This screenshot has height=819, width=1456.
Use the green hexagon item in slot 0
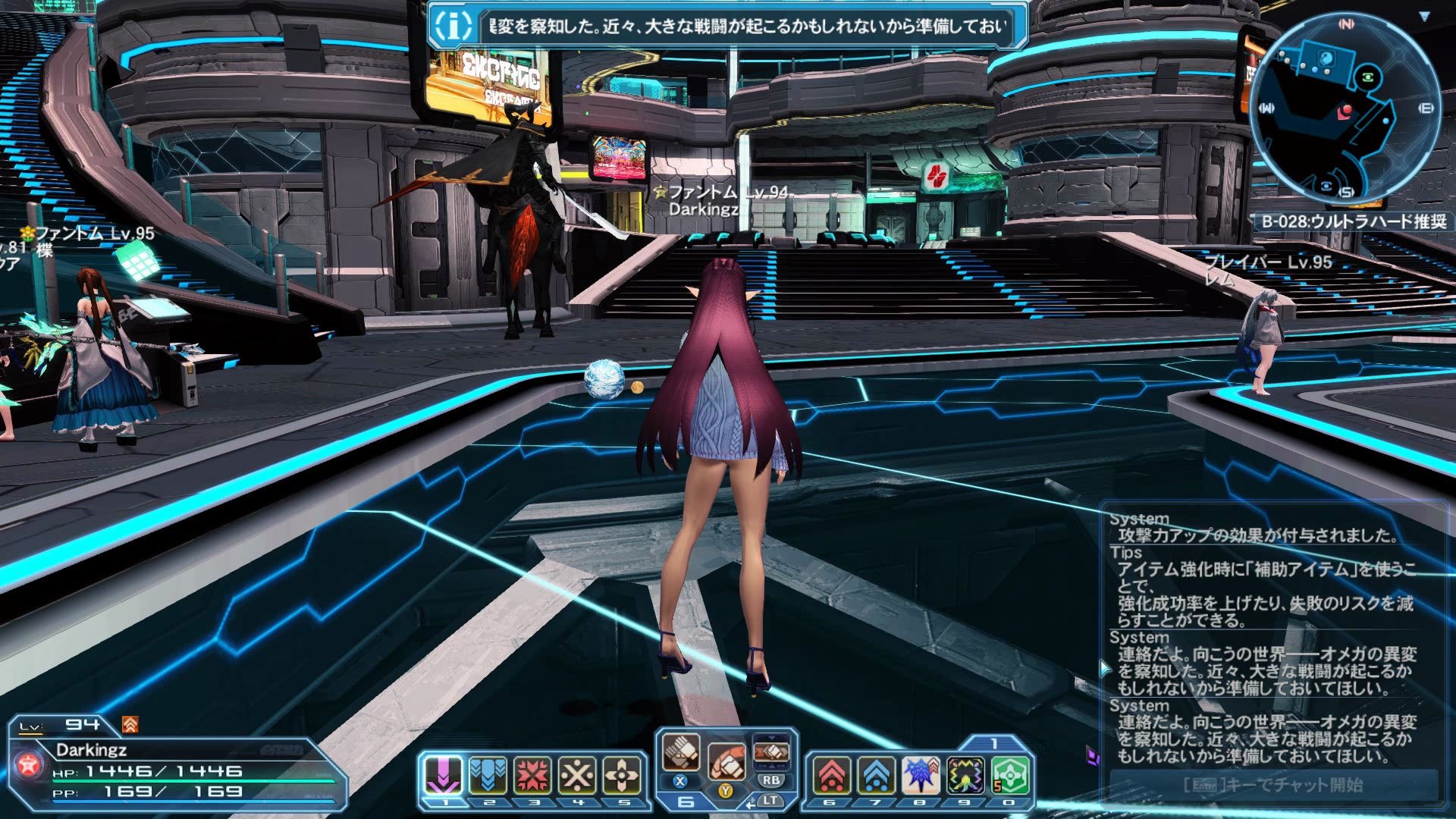pos(1010,775)
